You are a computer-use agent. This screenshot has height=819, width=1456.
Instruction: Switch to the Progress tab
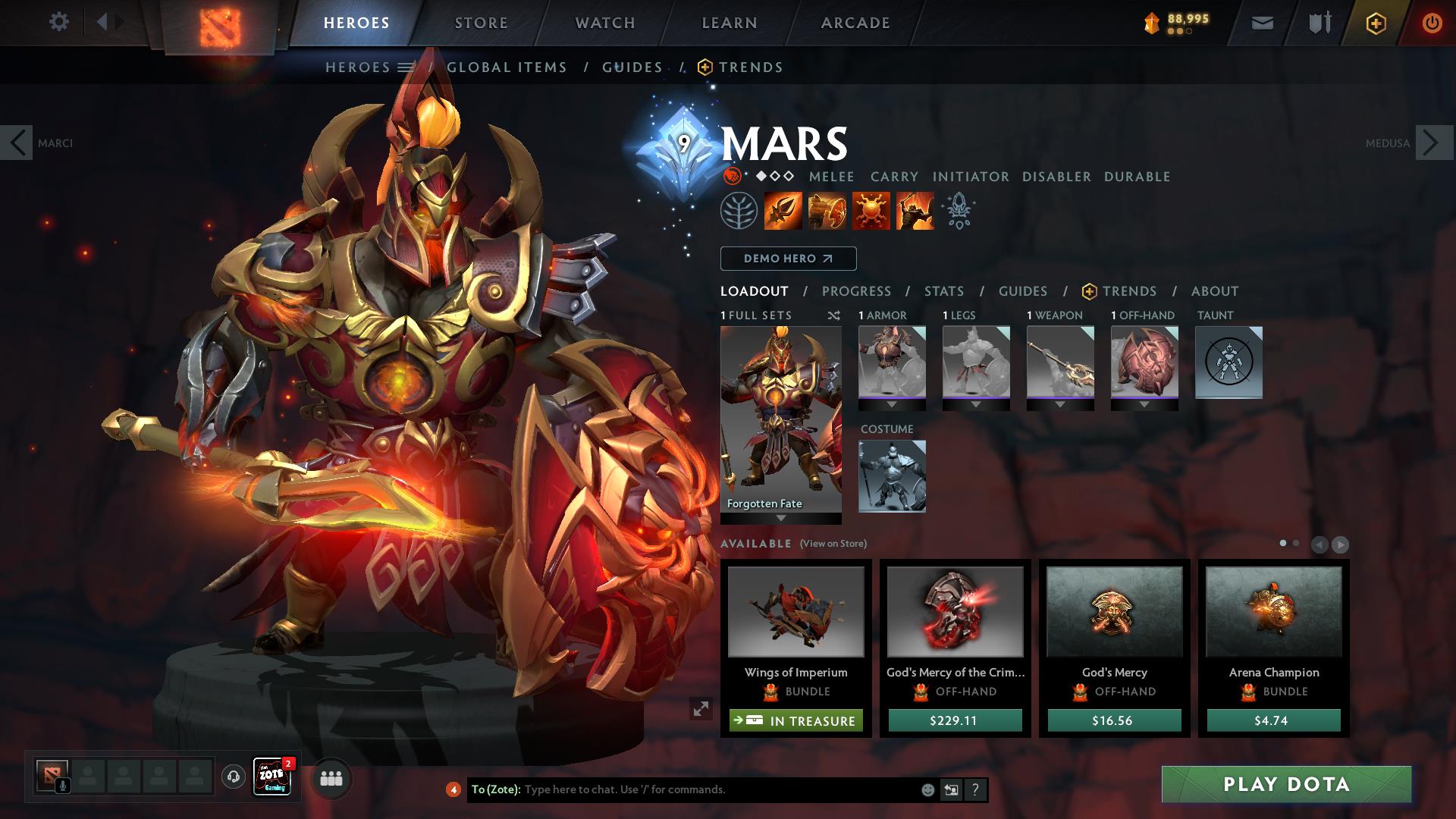856,291
